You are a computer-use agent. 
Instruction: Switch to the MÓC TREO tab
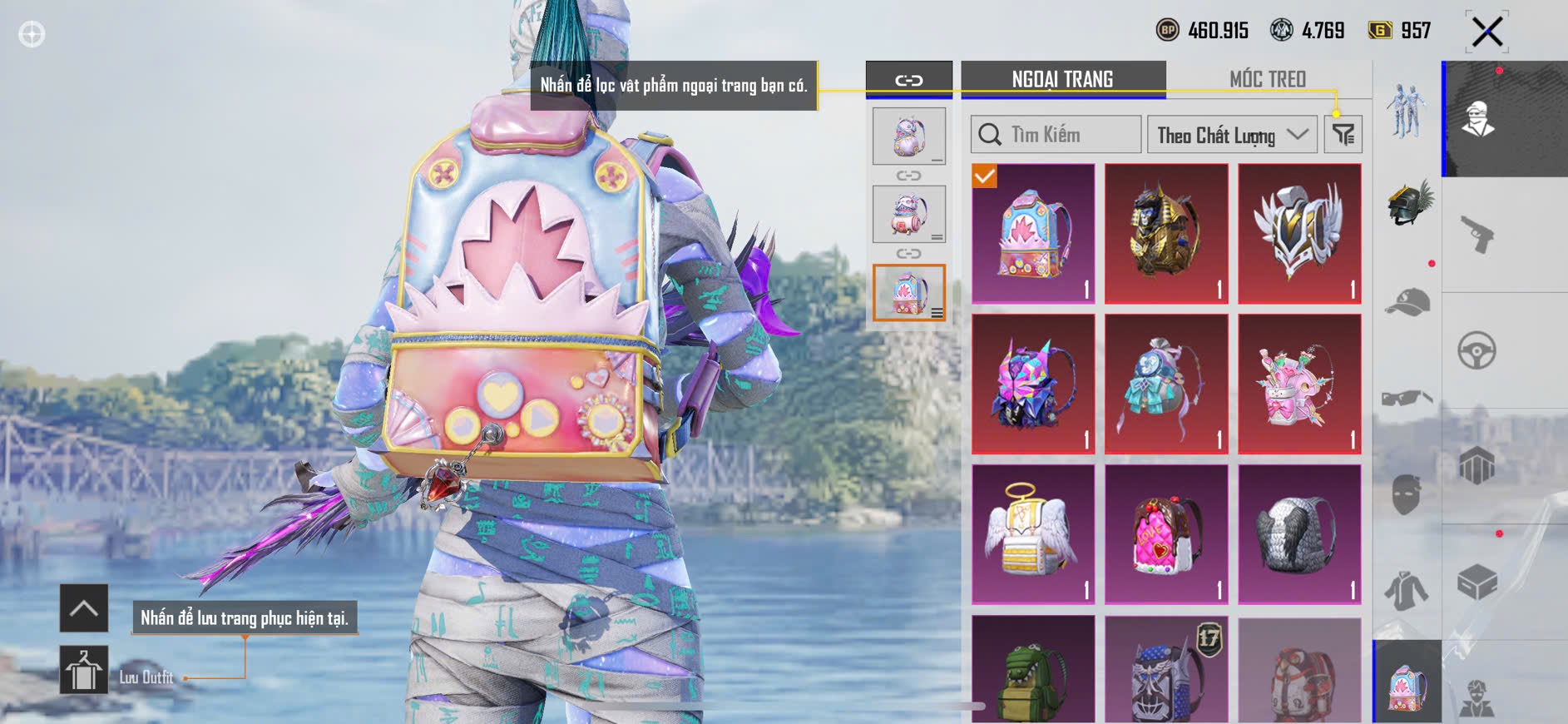[1267, 79]
